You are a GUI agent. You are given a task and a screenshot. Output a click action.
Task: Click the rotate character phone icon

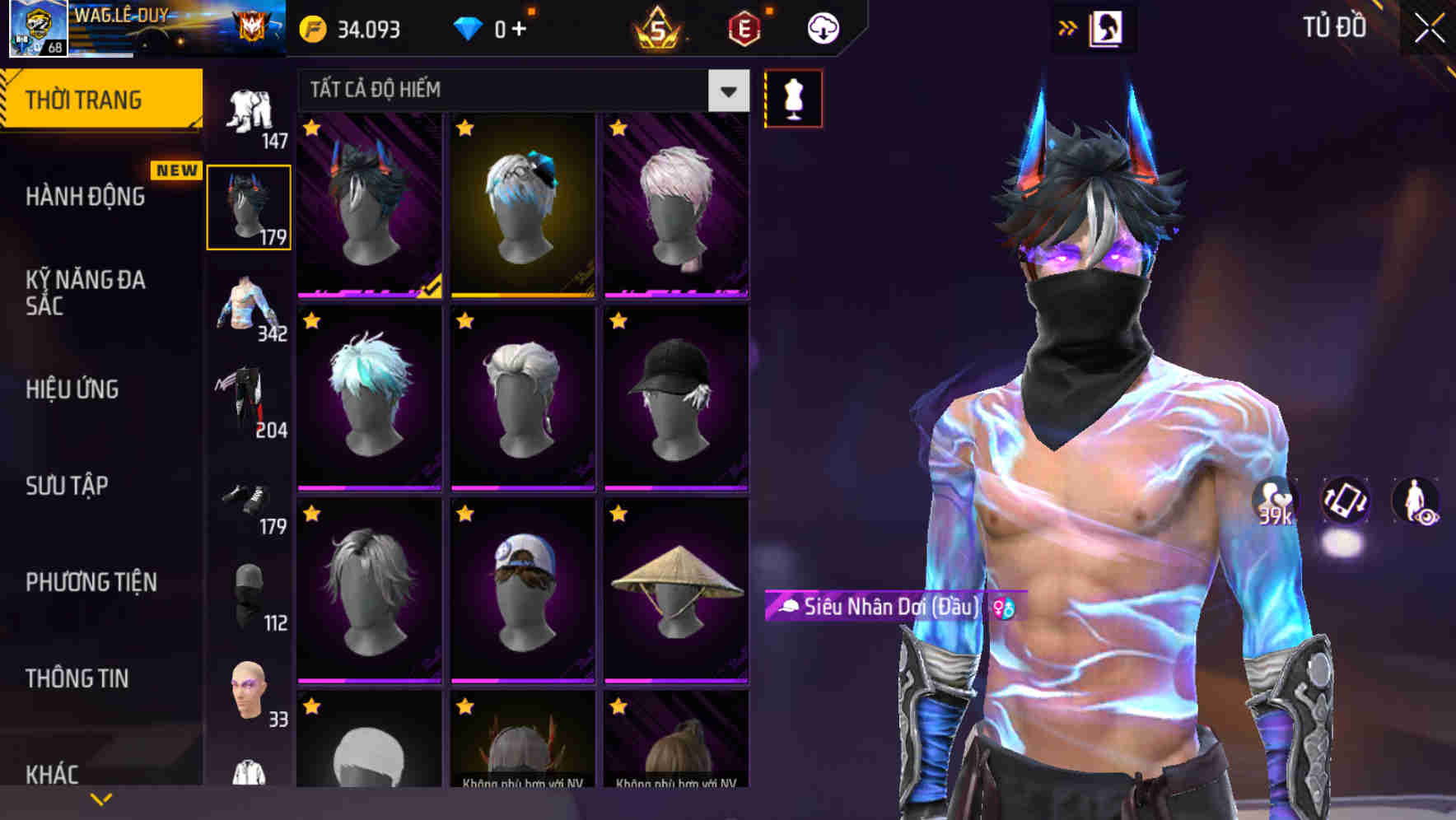pyautogui.click(x=1345, y=501)
